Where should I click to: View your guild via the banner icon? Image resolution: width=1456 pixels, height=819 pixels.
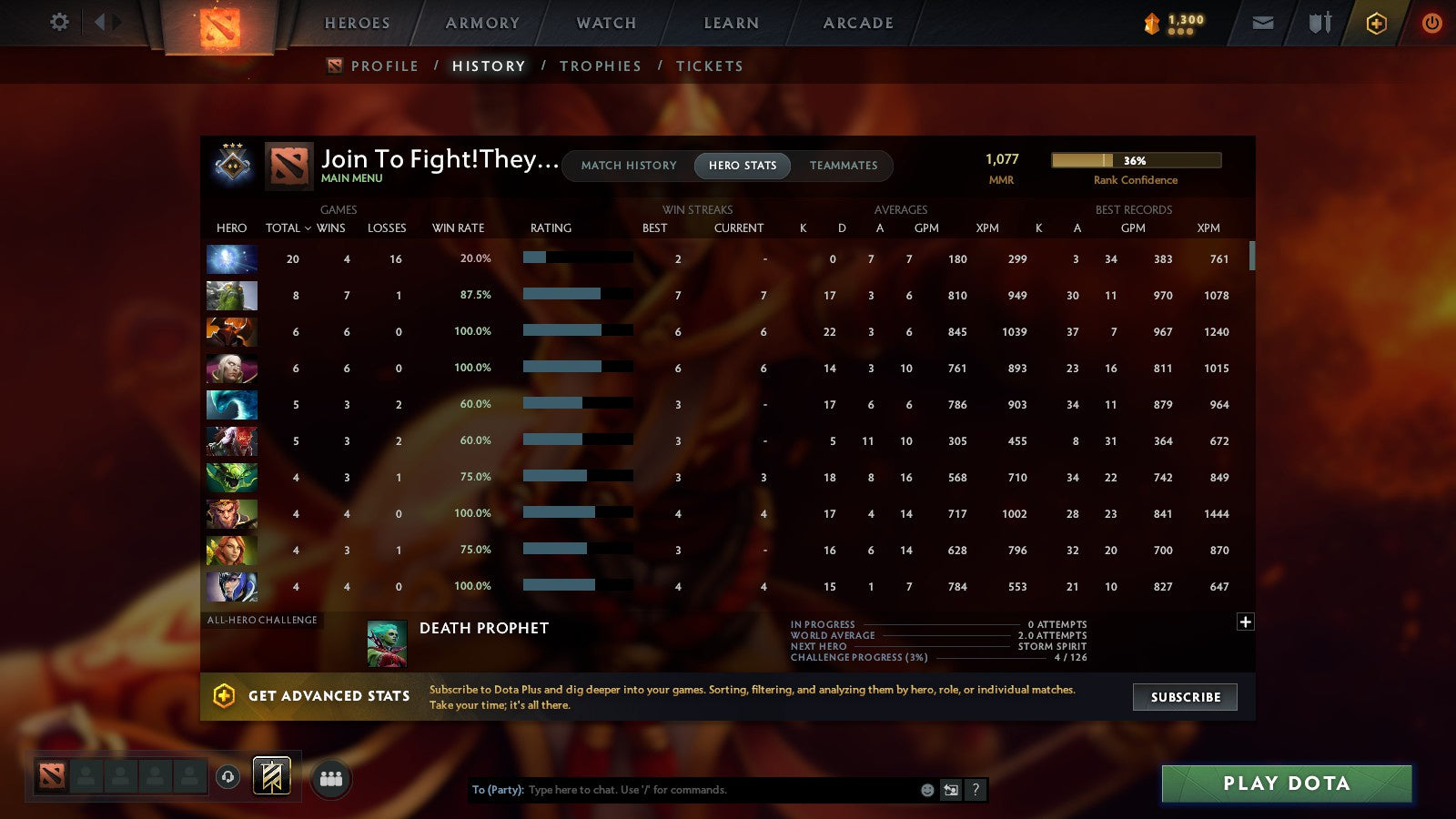(x=270, y=775)
